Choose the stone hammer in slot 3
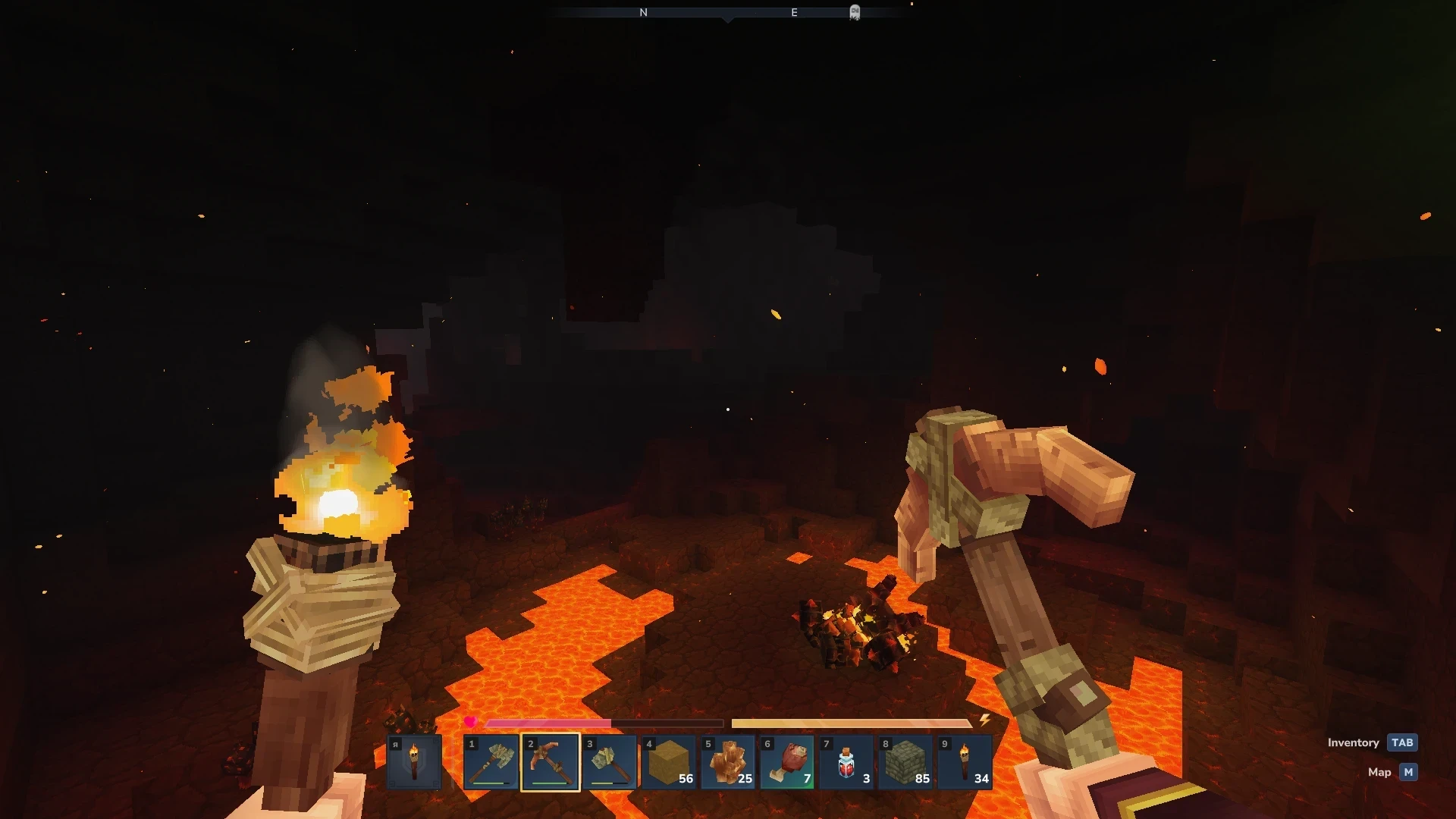This screenshot has height=819, width=1456. [610, 762]
